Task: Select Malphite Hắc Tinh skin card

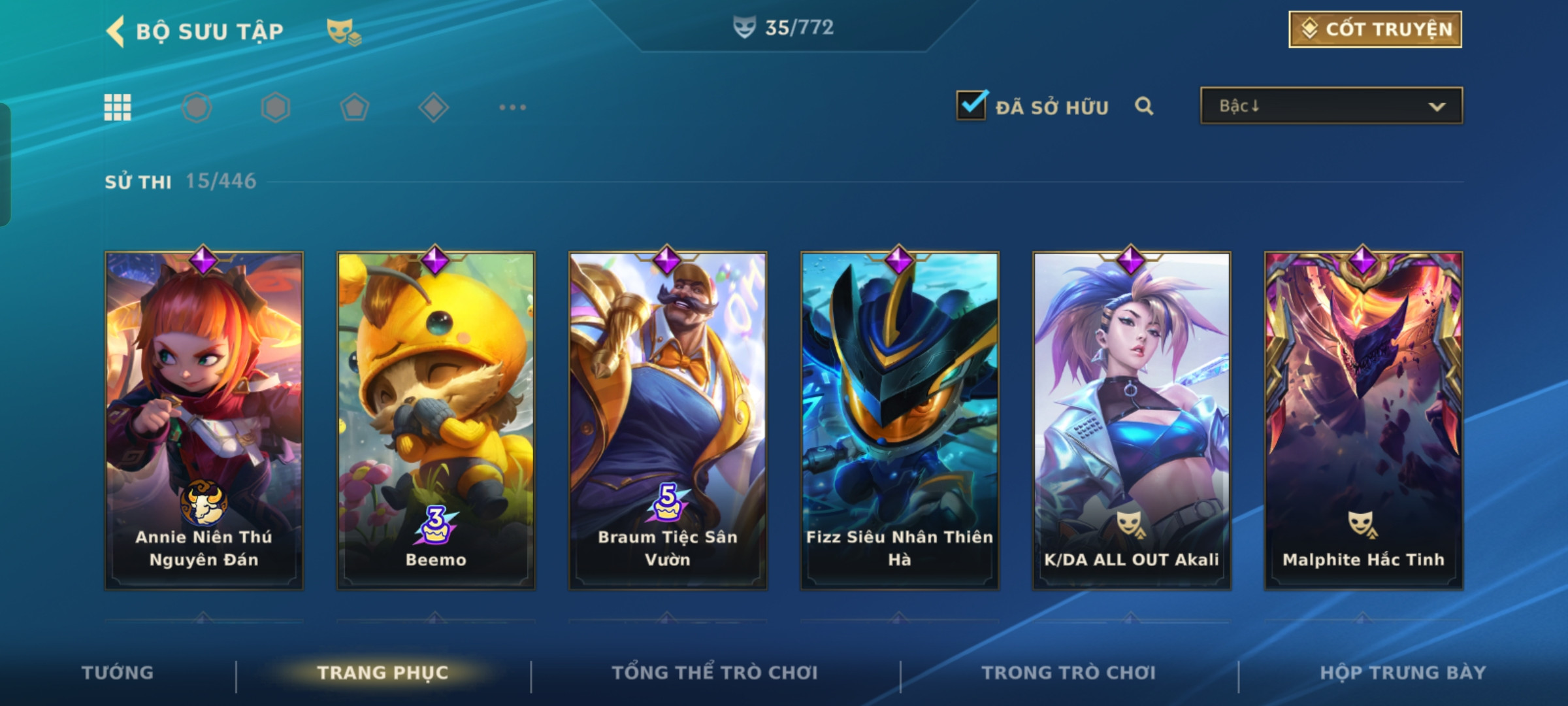Action: tap(1364, 420)
